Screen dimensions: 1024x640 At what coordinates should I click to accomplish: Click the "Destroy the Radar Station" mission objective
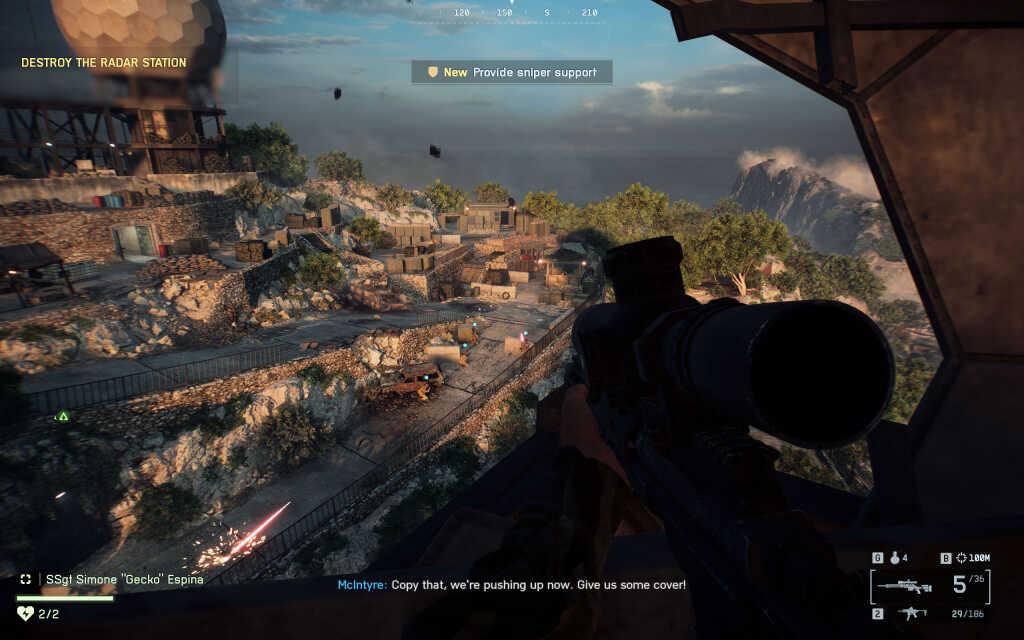104,63
